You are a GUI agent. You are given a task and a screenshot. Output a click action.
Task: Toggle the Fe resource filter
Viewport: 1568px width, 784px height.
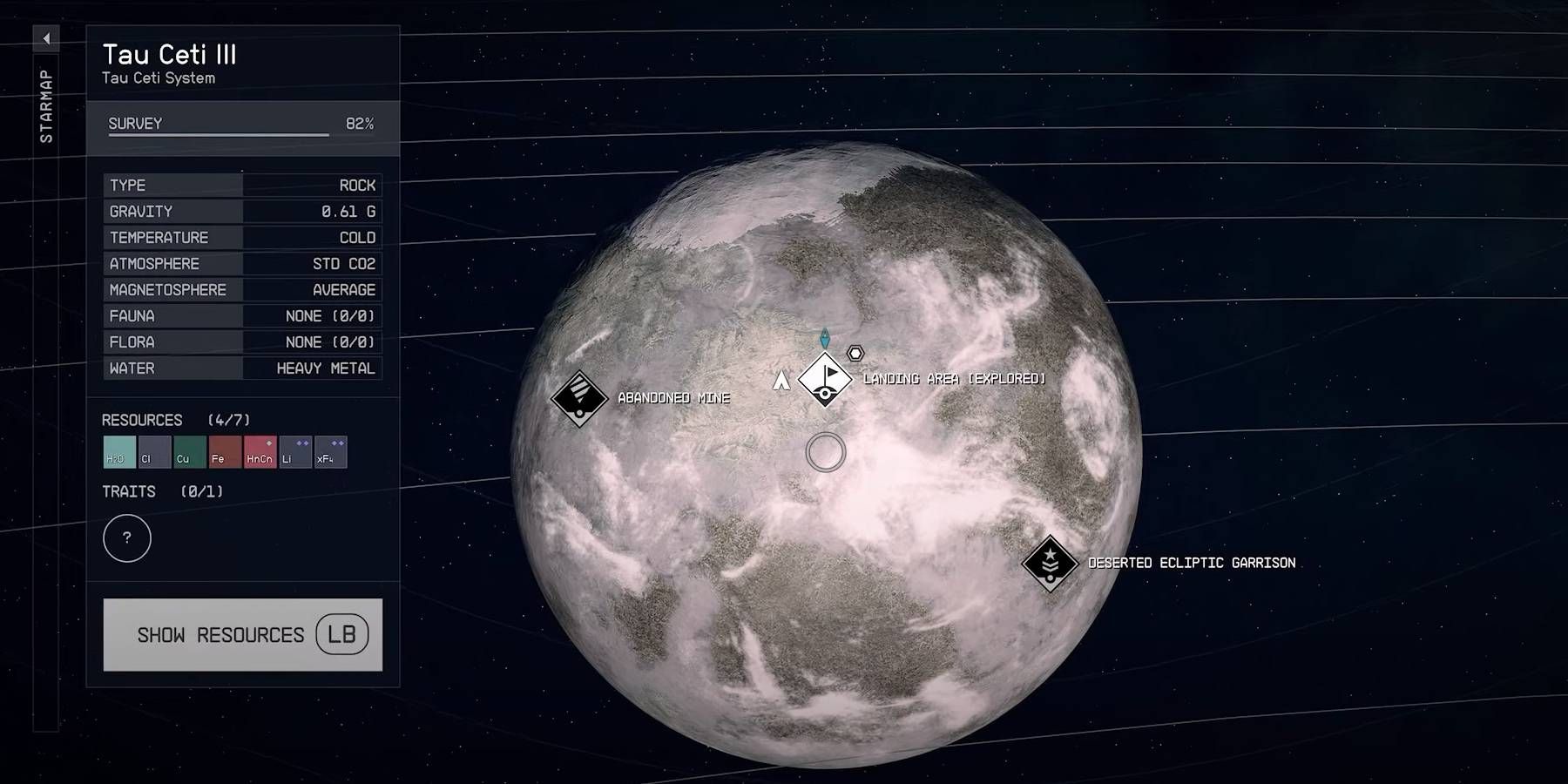(223, 452)
